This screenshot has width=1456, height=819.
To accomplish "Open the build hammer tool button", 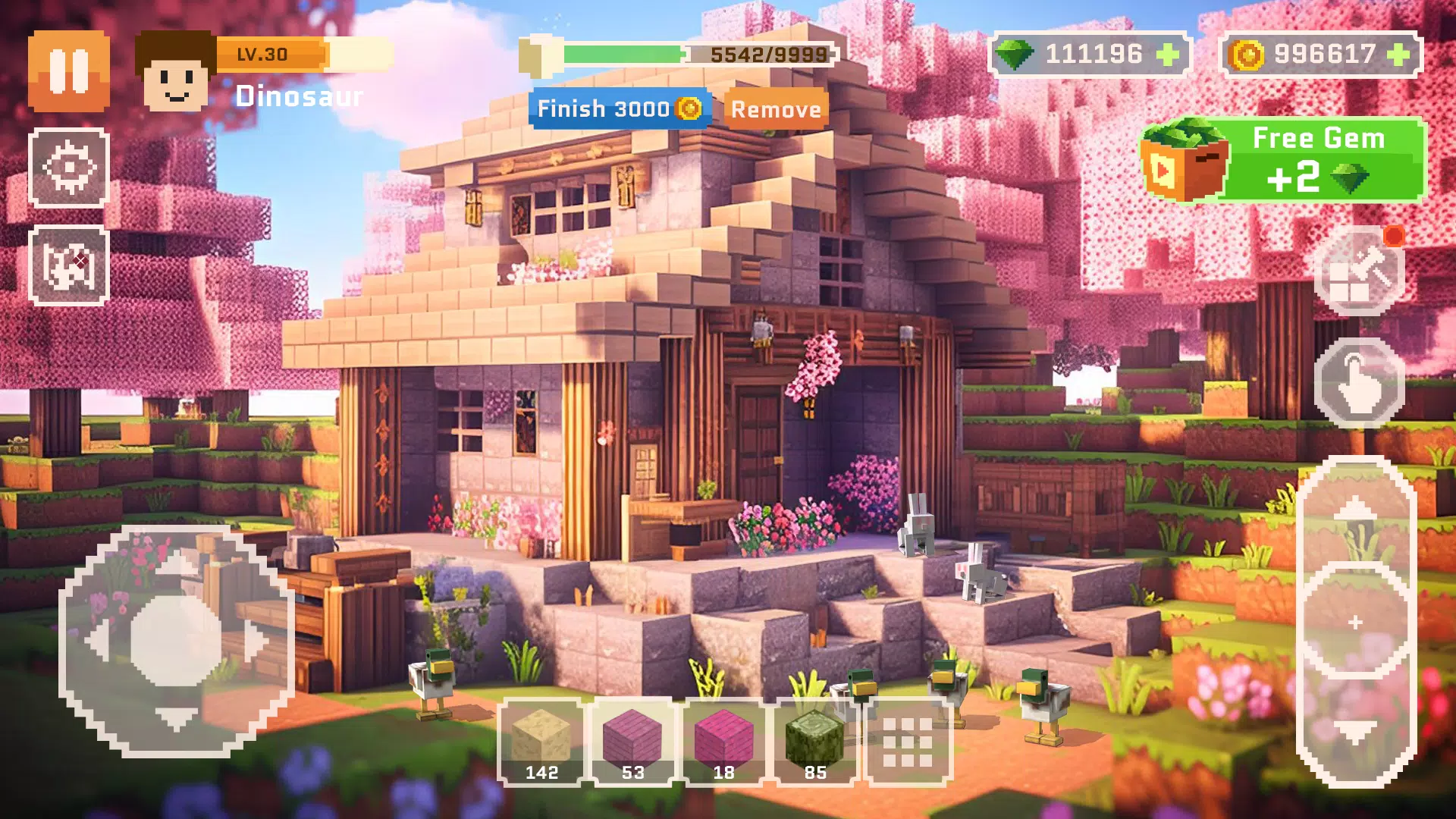I will click(1359, 273).
